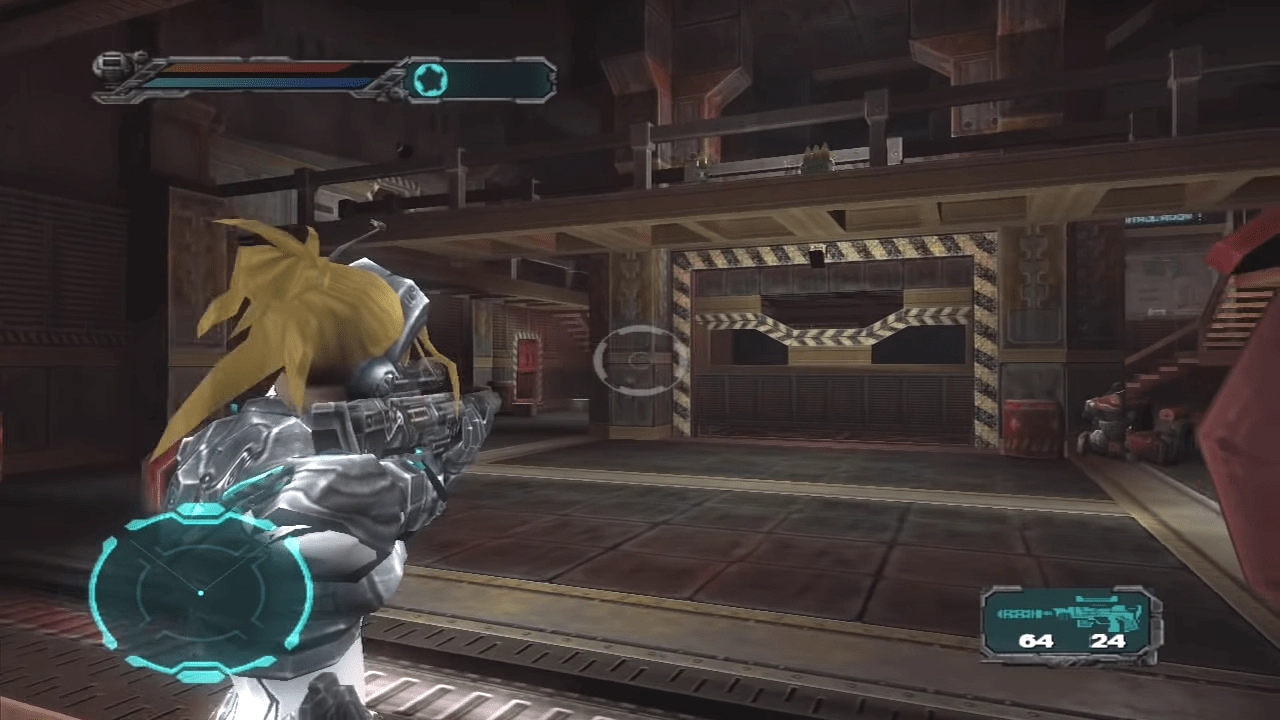Click the circular radar display
1280x720 pixels.
point(201,594)
